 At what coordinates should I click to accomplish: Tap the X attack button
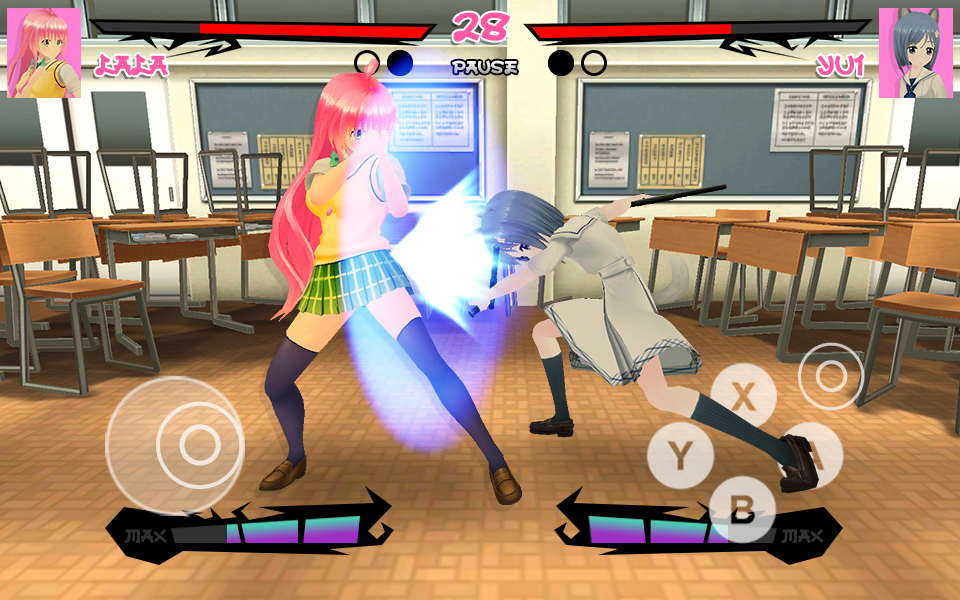(x=743, y=396)
